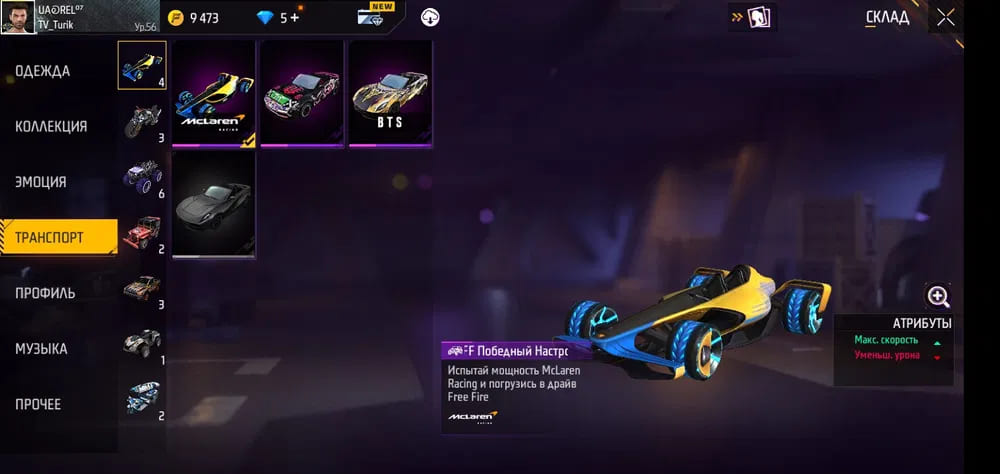This screenshot has width=1000, height=474.
Task: Choose the BTS sports car skin
Action: pyautogui.click(x=390, y=94)
